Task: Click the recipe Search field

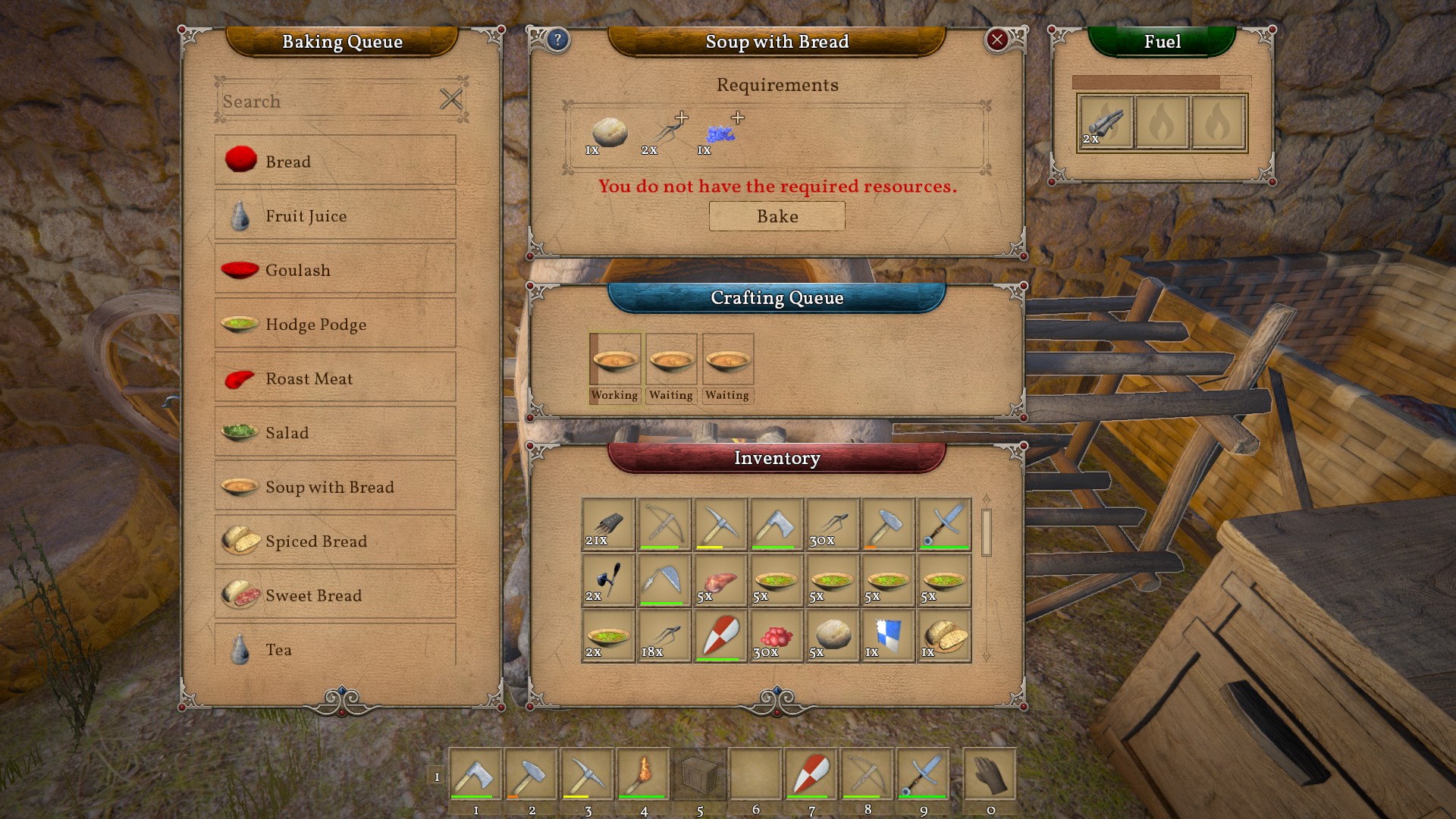Action: (326, 101)
